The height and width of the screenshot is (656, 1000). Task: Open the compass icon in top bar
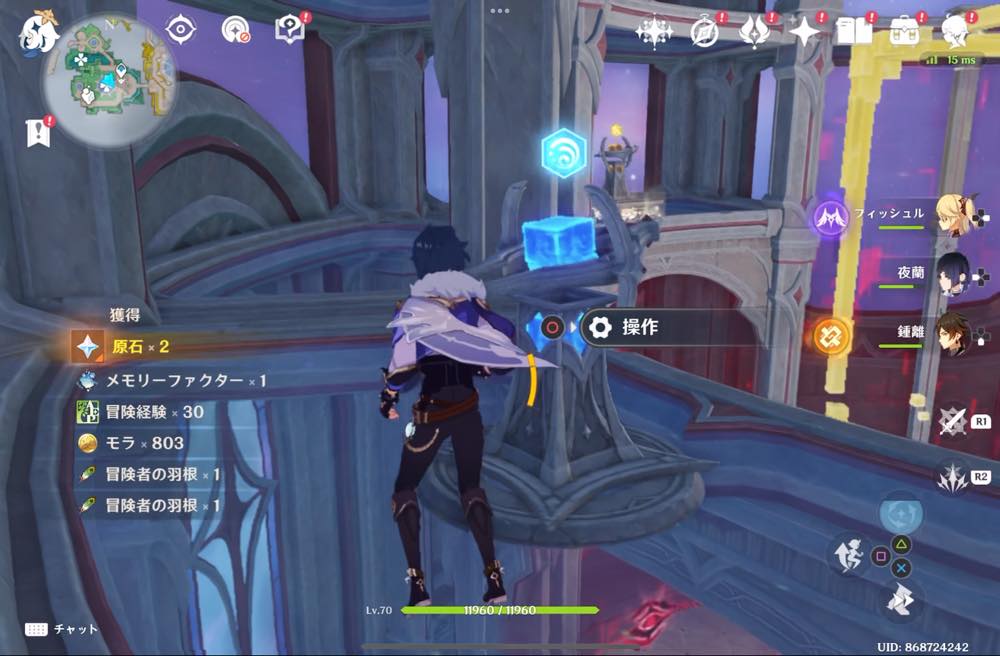(x=704, y=32)
